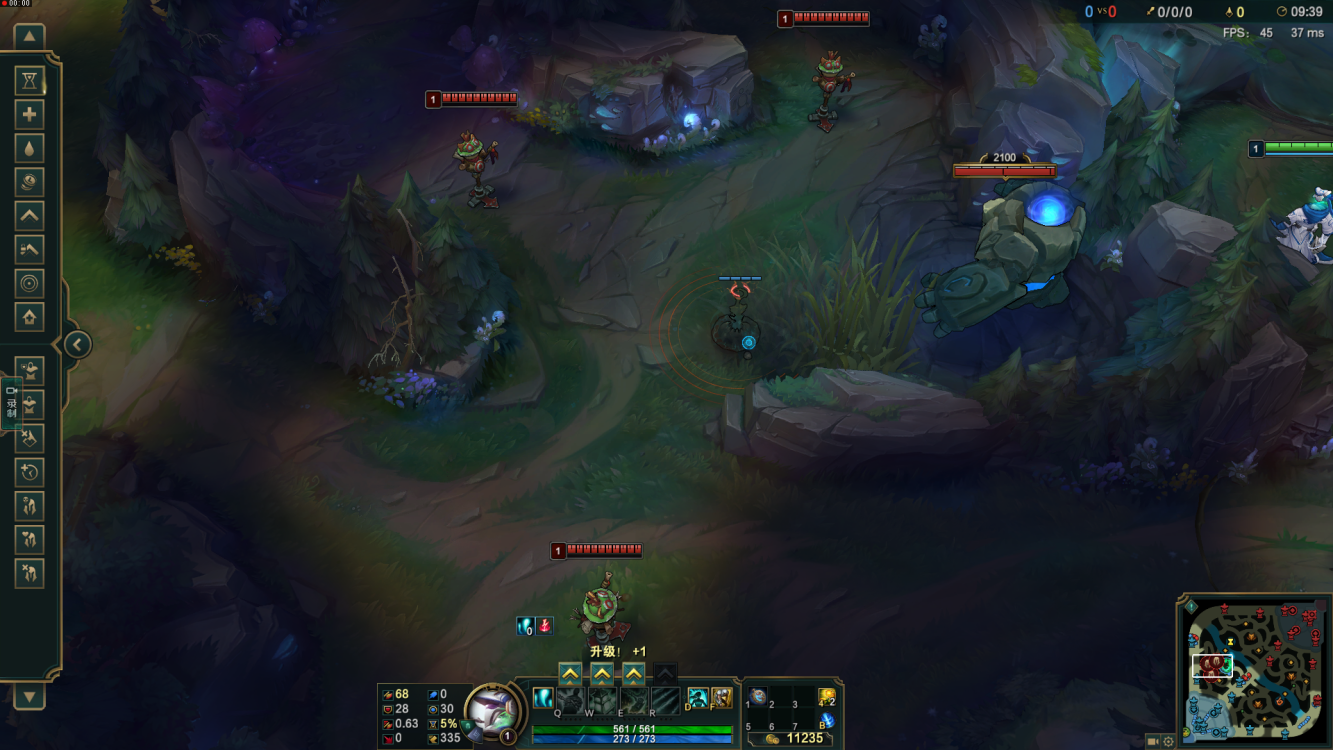Click the target-circle practice tool button
The width and height of the screenshot is (1333, 750).
pyautogui.click(x=29, y=284)
